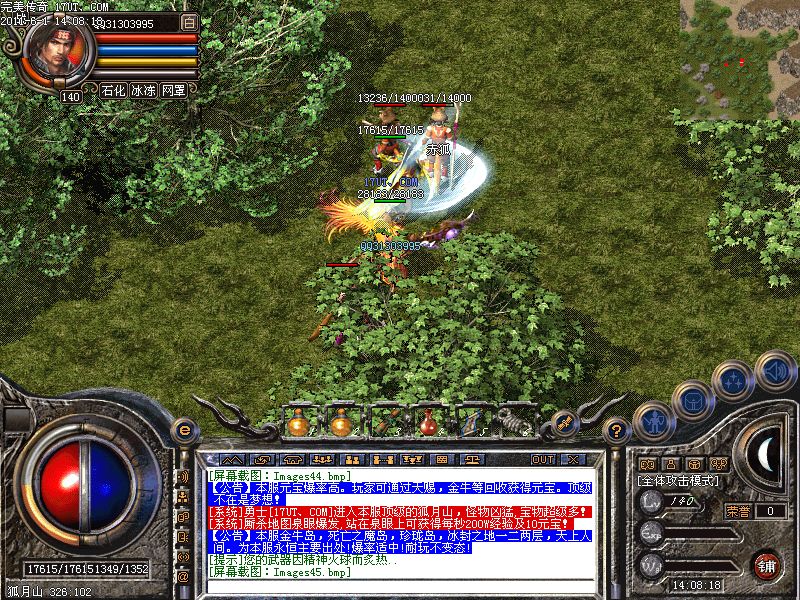Click the 石化 (petrify) button

point(112,90)
